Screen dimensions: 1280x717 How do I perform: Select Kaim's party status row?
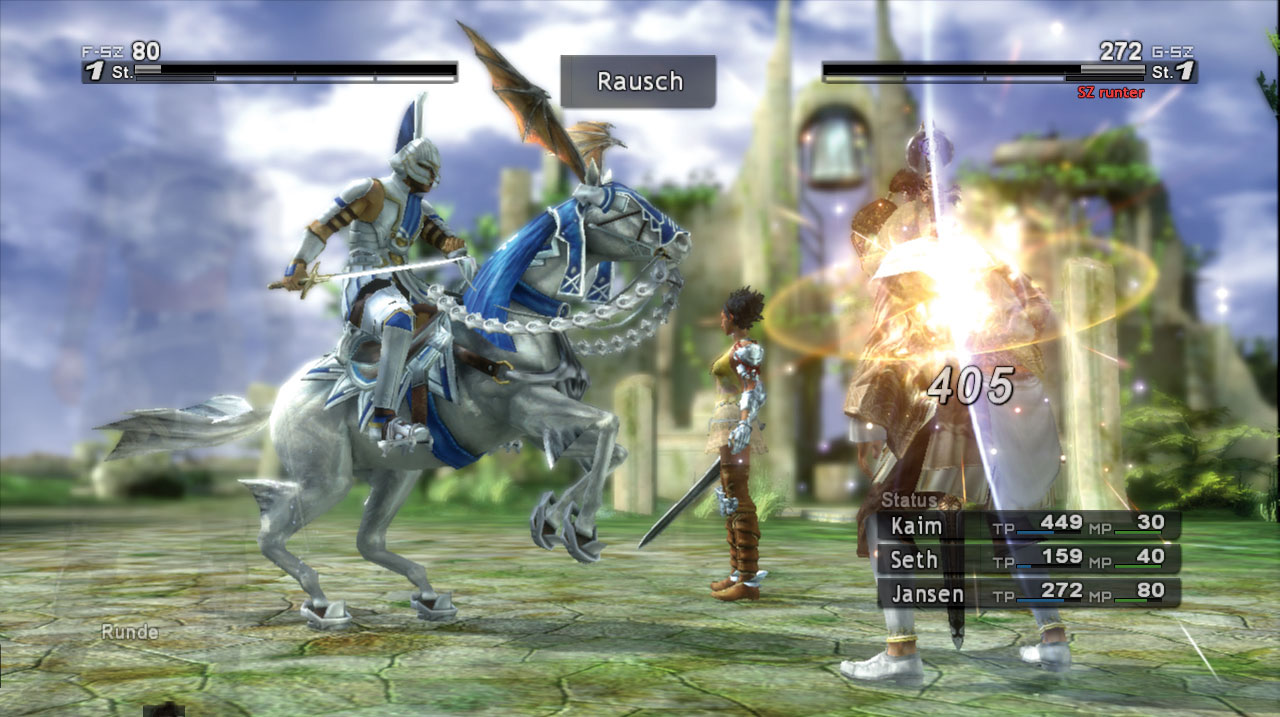tap(1028, 526)
